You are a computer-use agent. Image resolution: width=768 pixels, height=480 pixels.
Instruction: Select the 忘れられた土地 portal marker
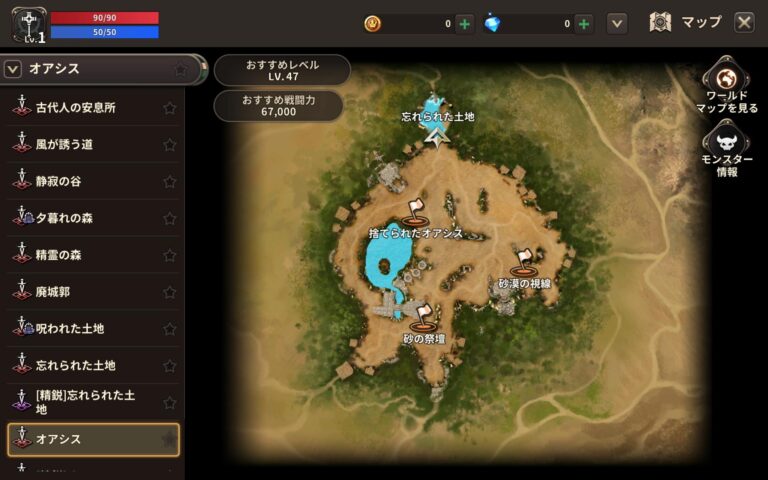pos(435,128)
